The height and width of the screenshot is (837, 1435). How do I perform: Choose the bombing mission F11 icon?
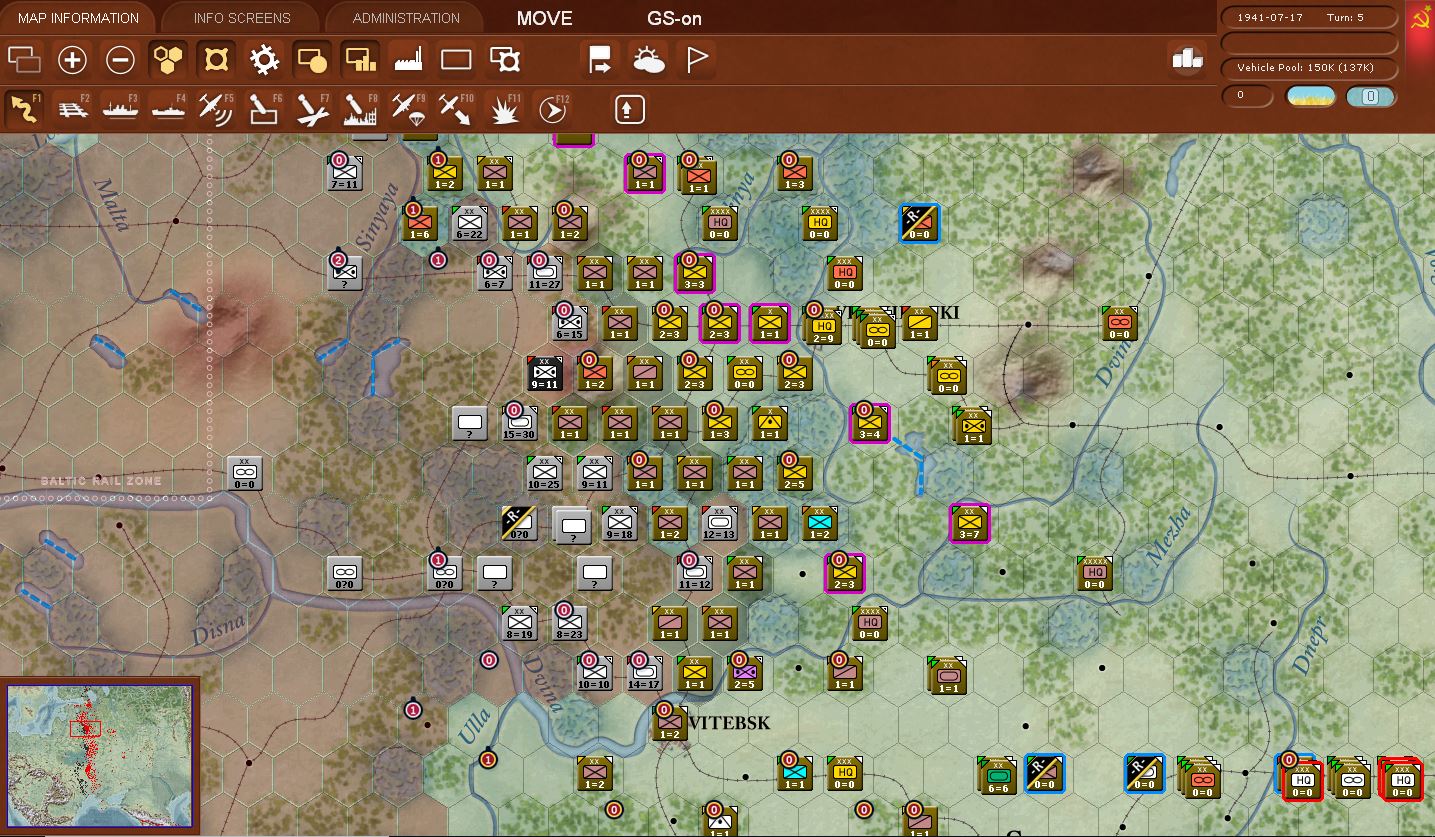(x=503, y=108)
